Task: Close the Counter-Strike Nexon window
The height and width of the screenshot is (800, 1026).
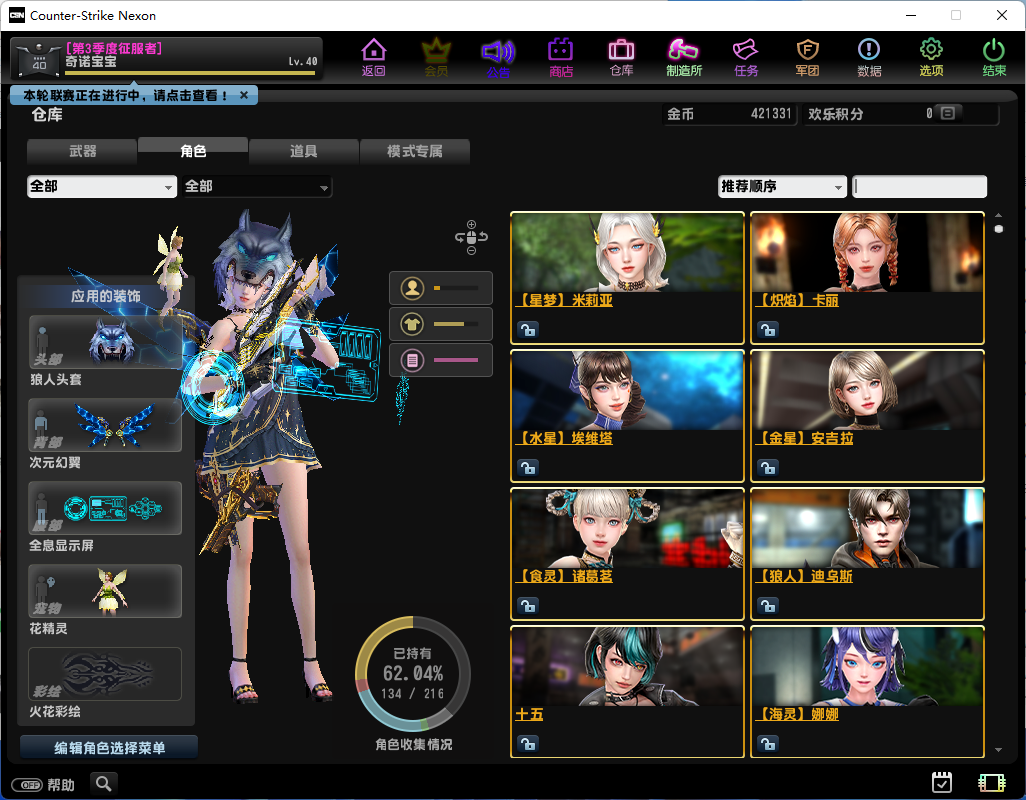Action: pyautogui.click(x=1002, y=15)
